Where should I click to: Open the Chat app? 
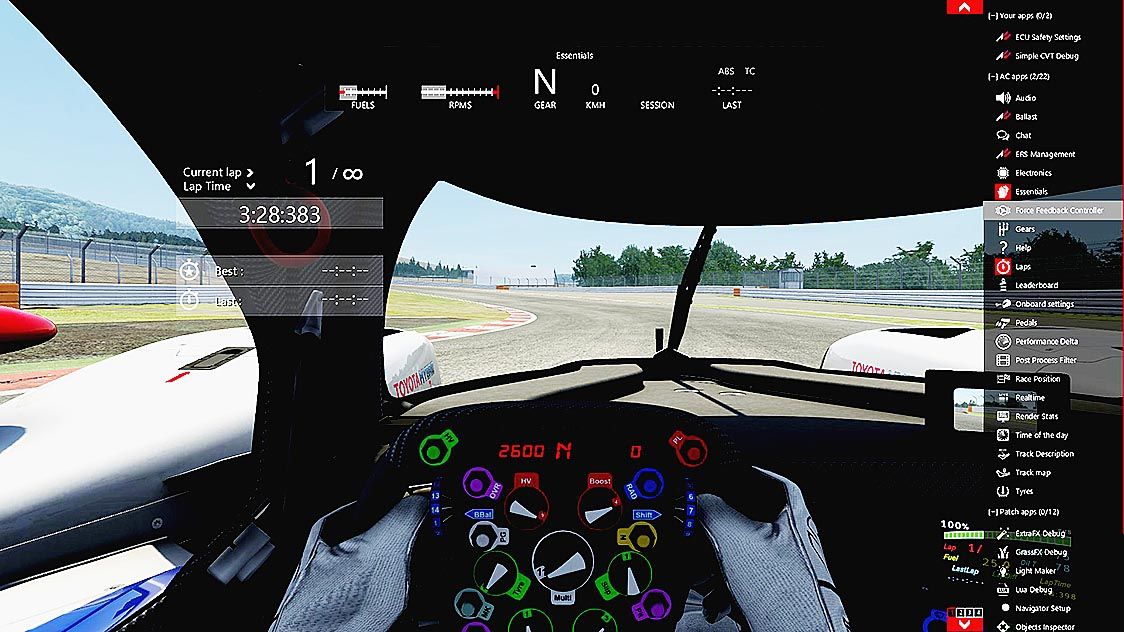1023,135
